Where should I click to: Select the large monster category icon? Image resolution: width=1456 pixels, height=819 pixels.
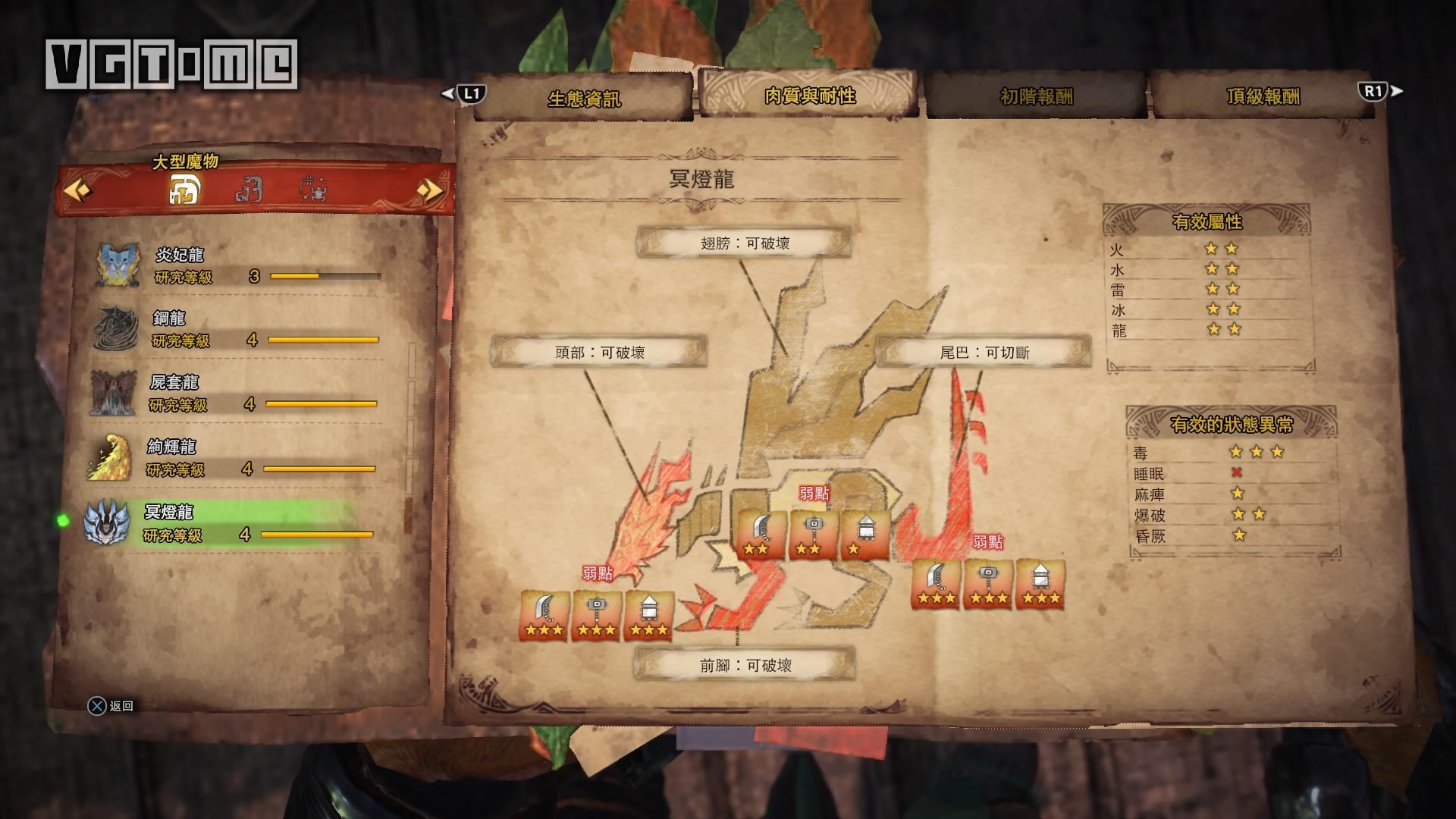(184, 190)
